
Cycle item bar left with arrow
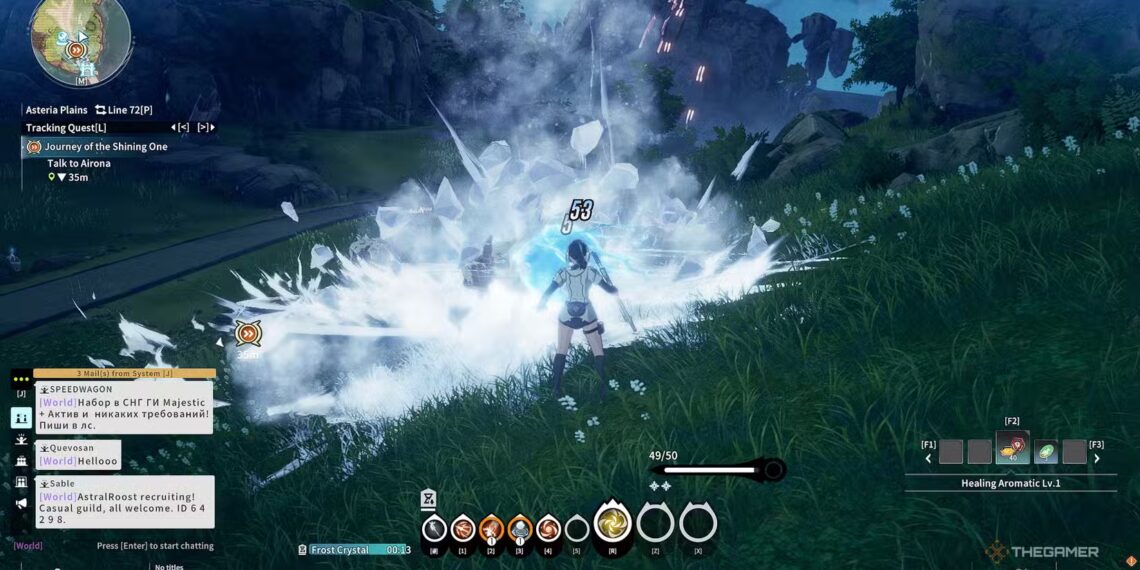(929, 459)
